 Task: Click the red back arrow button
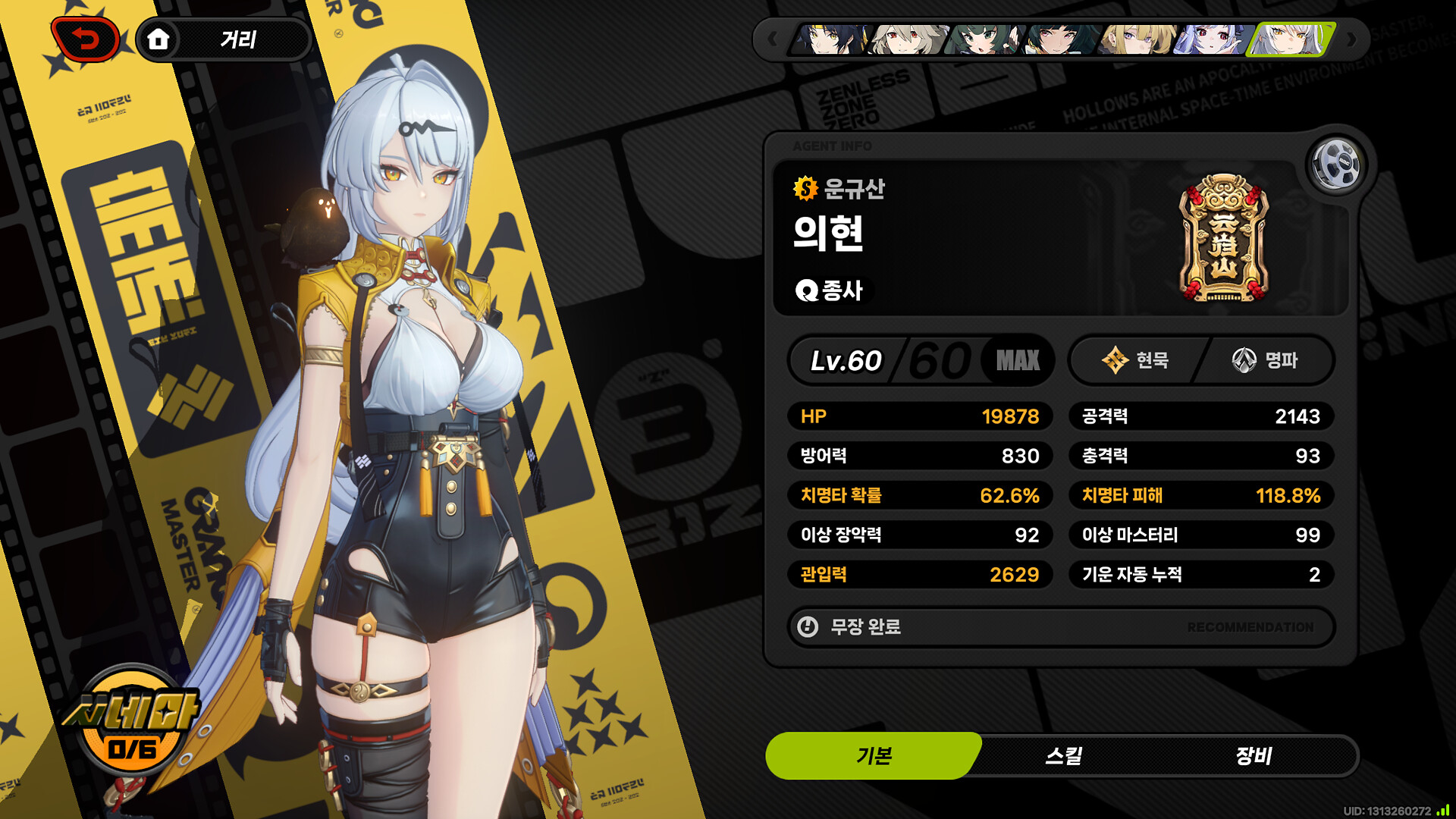pyautogui.click(x=86, y=39)
